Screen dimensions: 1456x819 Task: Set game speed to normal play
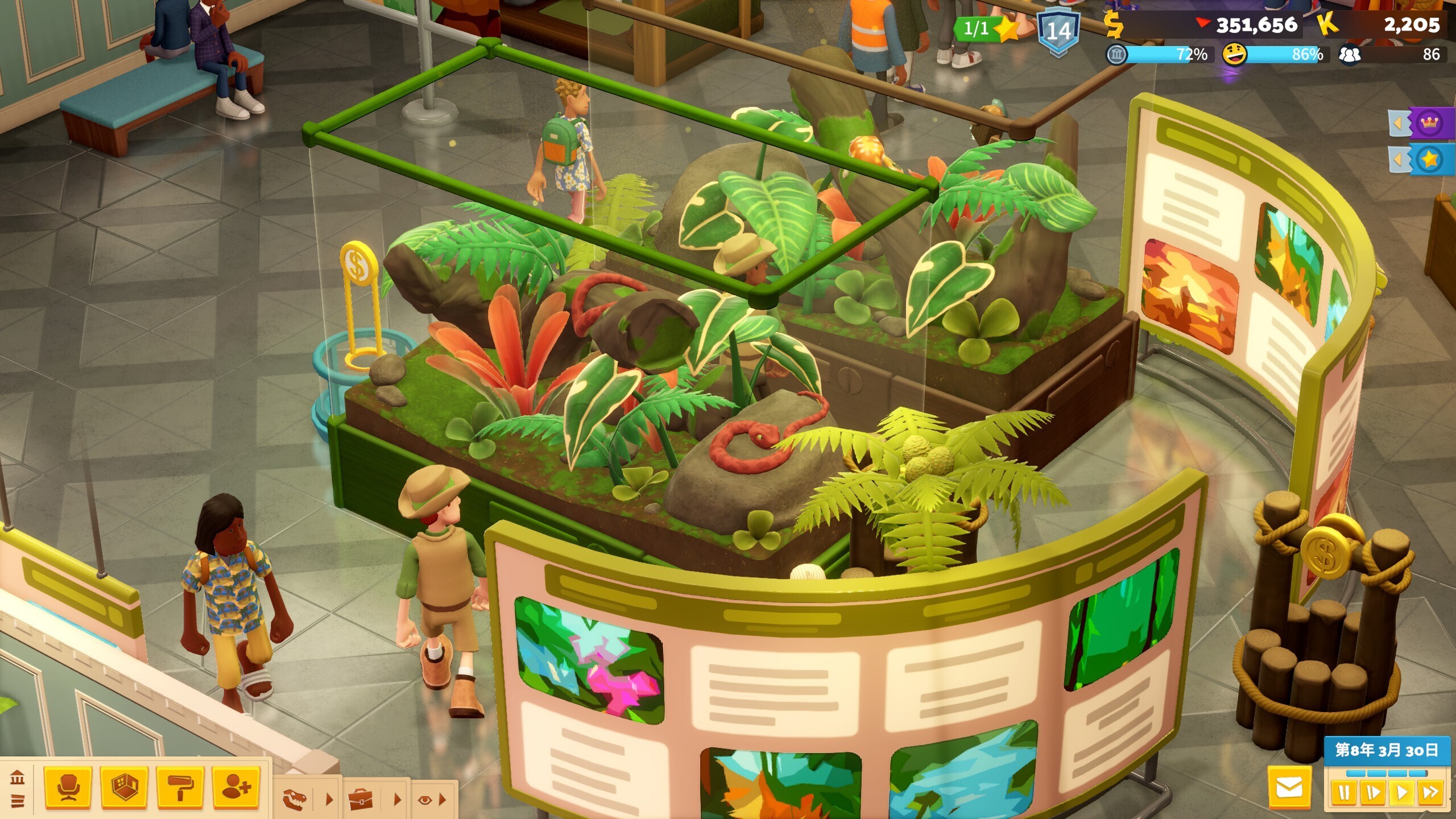click(1402, 793)
